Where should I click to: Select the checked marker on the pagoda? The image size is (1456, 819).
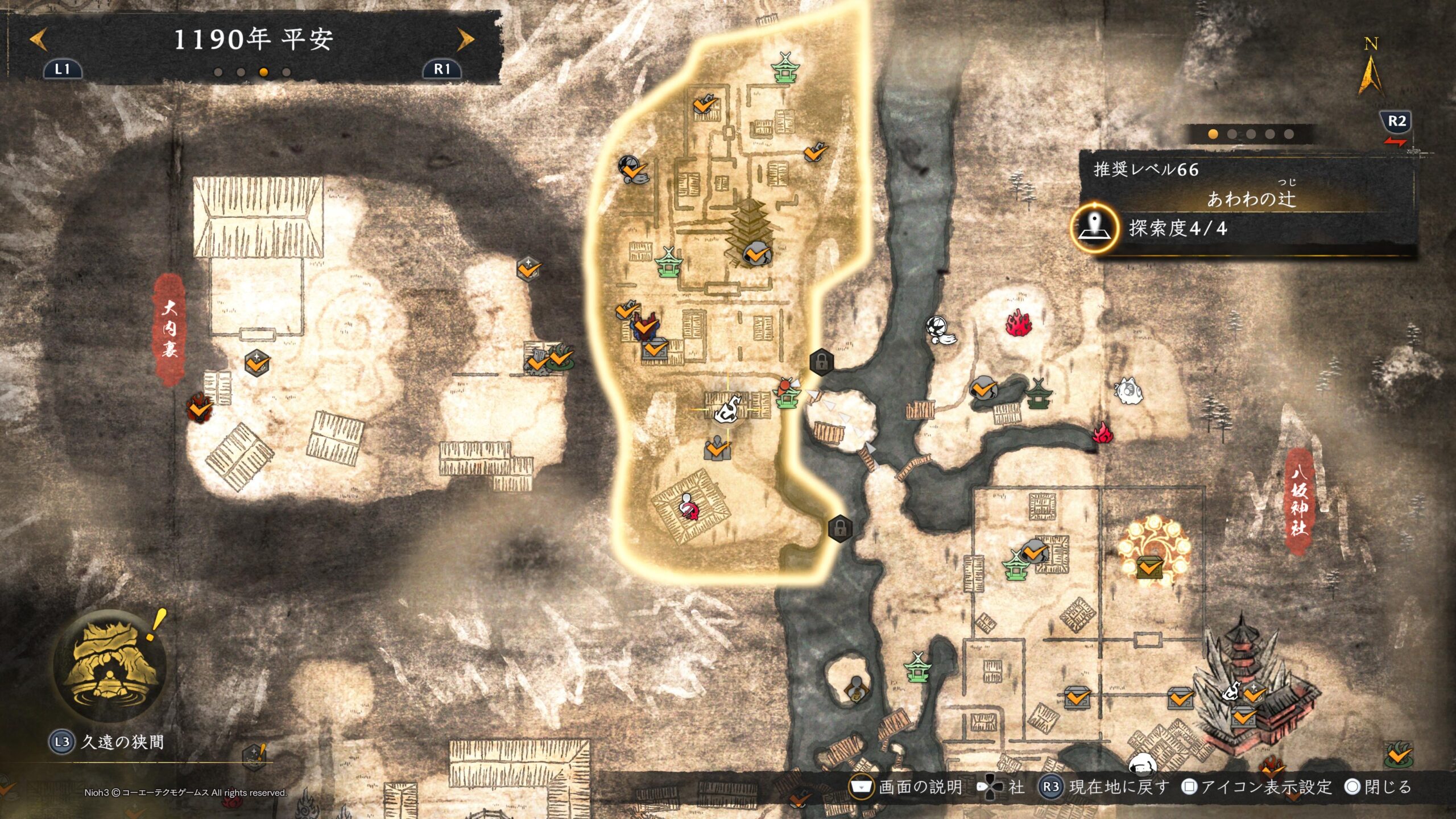[756, 253]
